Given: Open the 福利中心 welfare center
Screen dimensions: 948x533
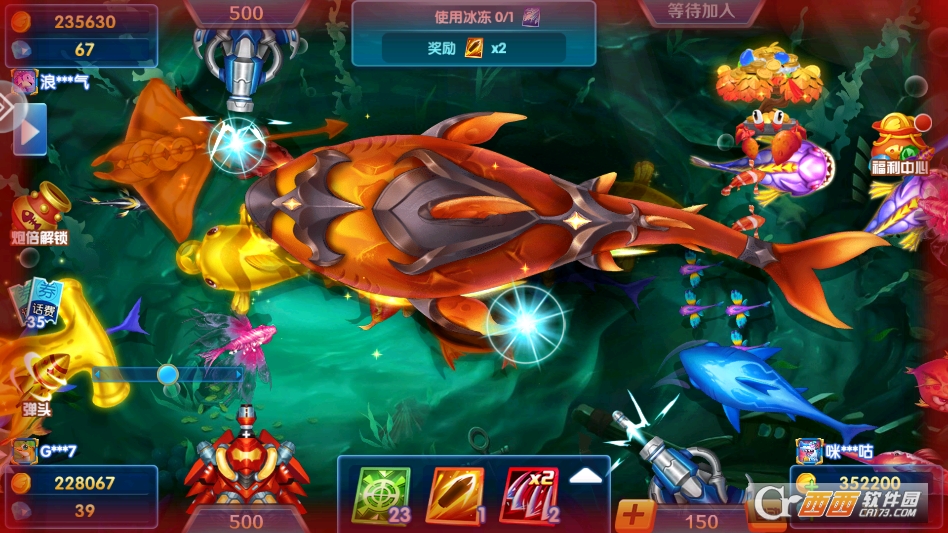Looking at the screenshot, I should coord(900,145).
